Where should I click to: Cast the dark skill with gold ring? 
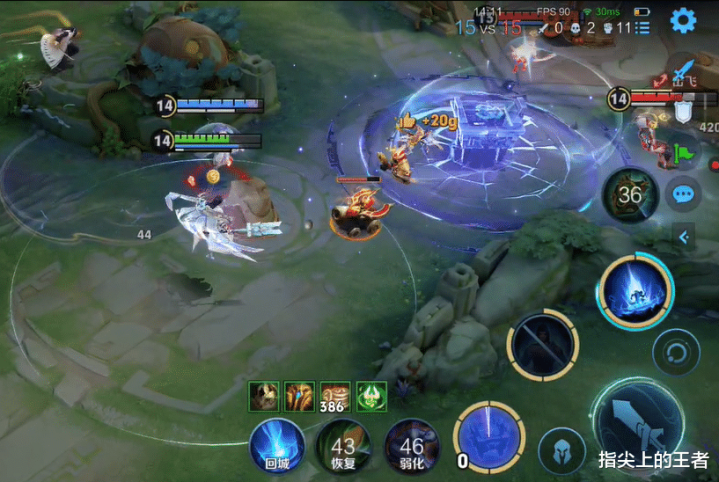tap(542, 345)
